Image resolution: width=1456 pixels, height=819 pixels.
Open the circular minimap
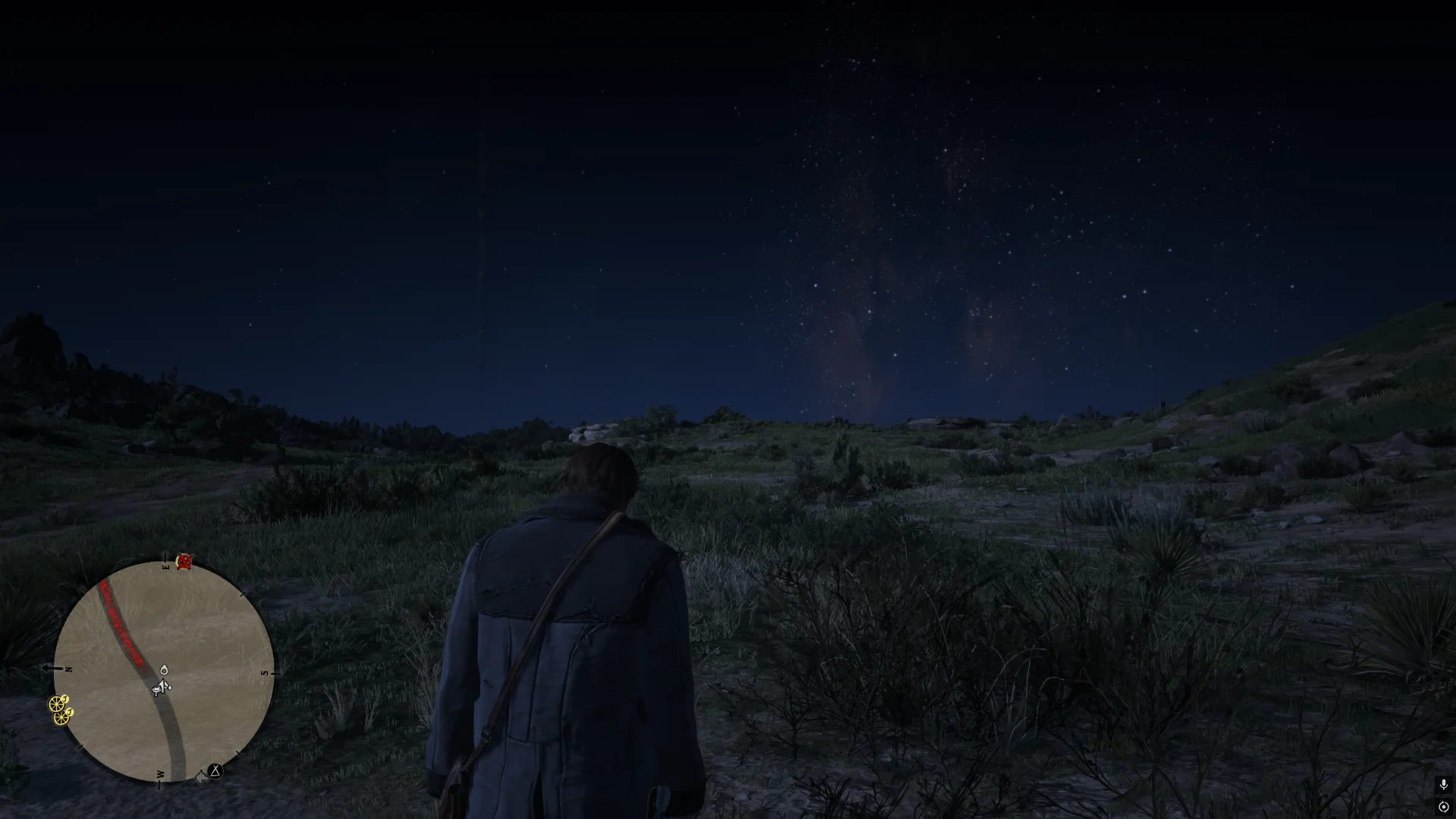click(x=163, y=672)
